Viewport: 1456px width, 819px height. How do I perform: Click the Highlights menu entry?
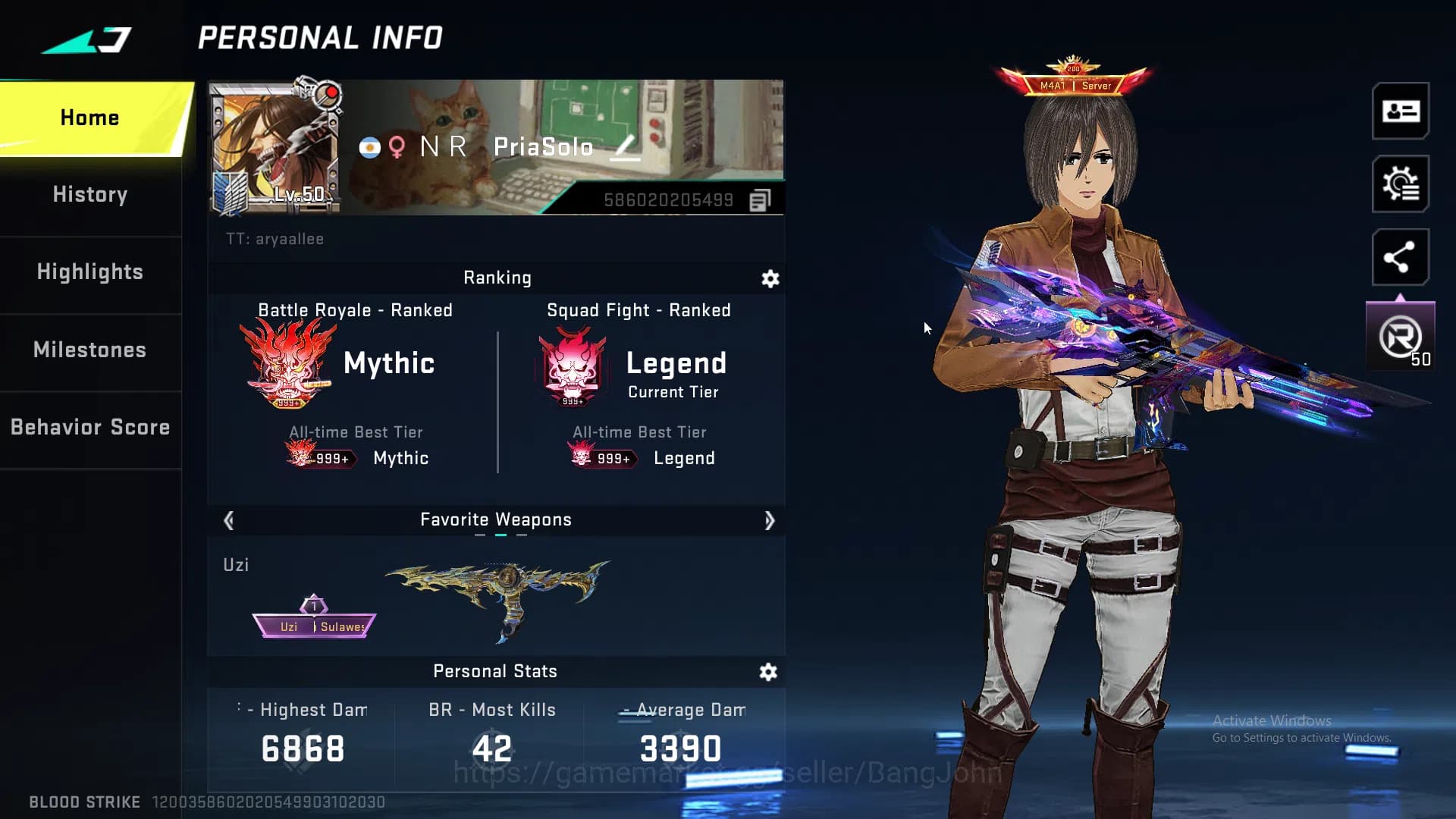pyautogui.click(x=89, y=272)
